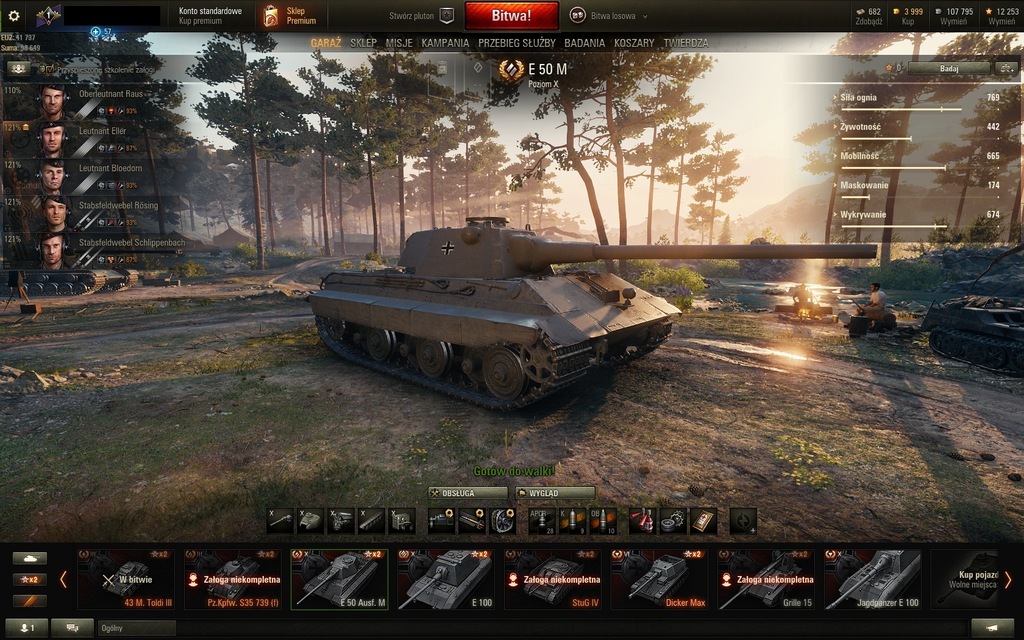Viewport: 1024px width, 640px height.
Task: Switch to the SKLEP tab
Action: 364,44
